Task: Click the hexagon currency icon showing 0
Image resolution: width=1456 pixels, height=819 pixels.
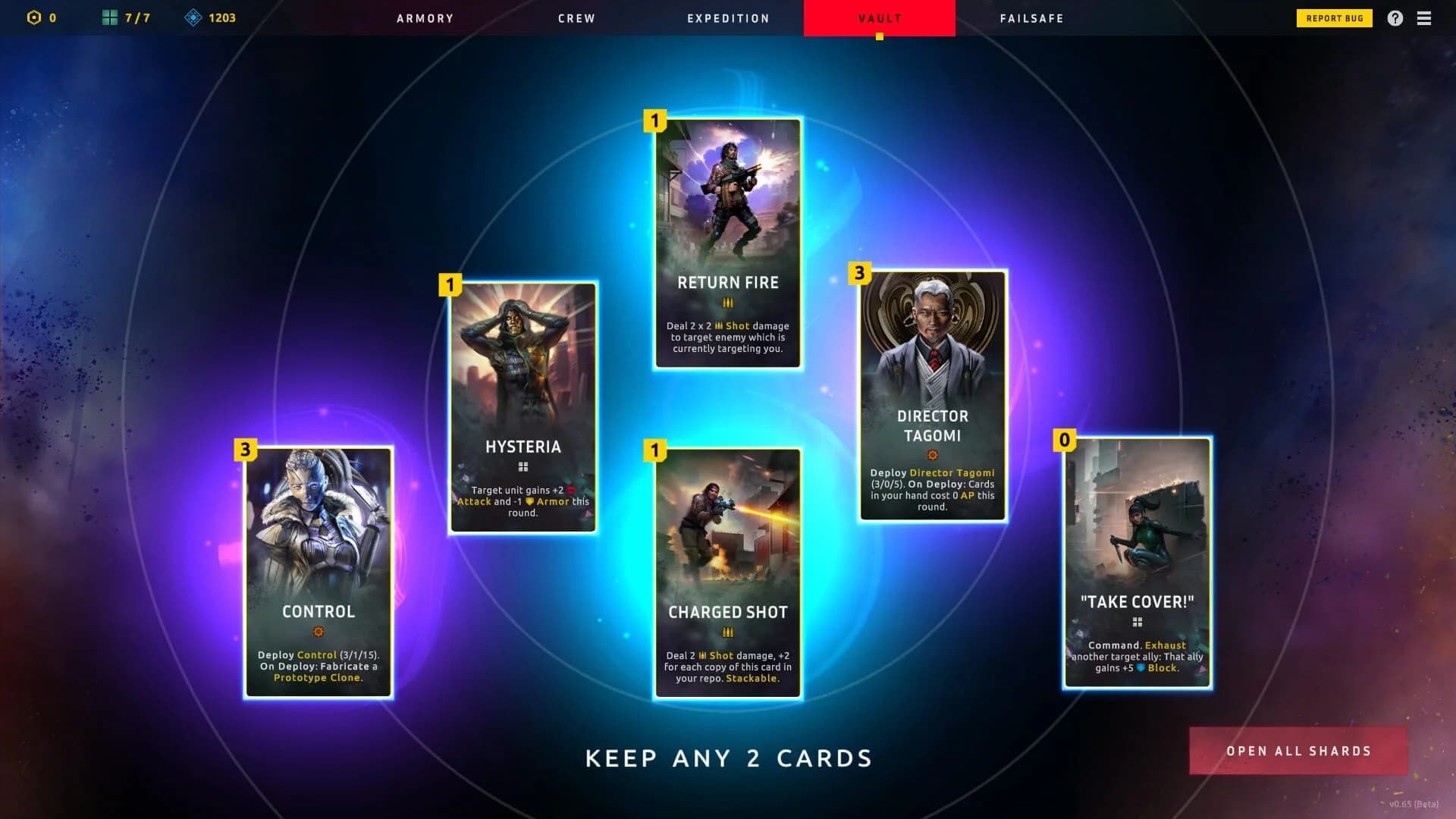Action: 32,18
